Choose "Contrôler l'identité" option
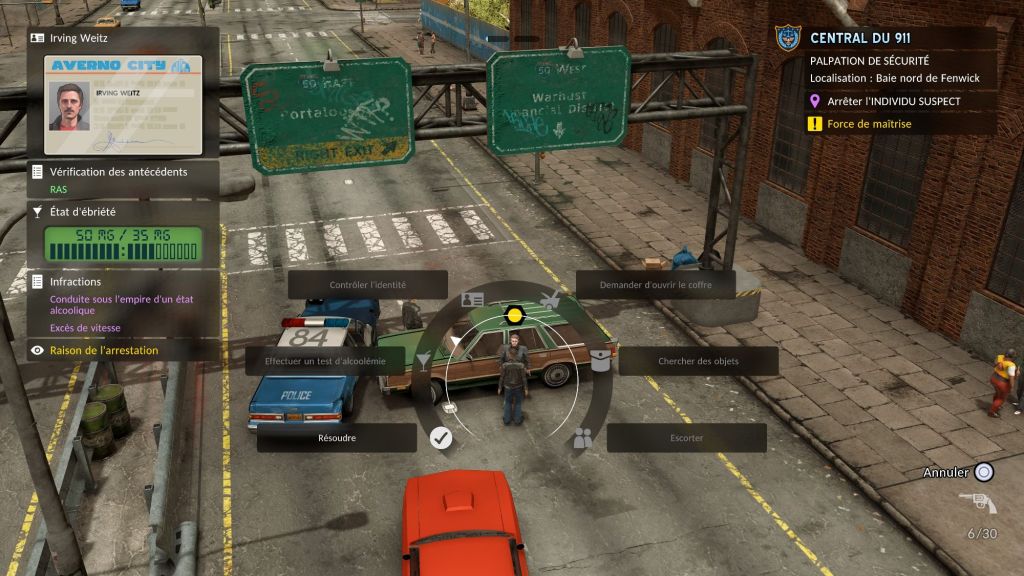Screen dimensions: 1024x576 (x=367, y=284)
